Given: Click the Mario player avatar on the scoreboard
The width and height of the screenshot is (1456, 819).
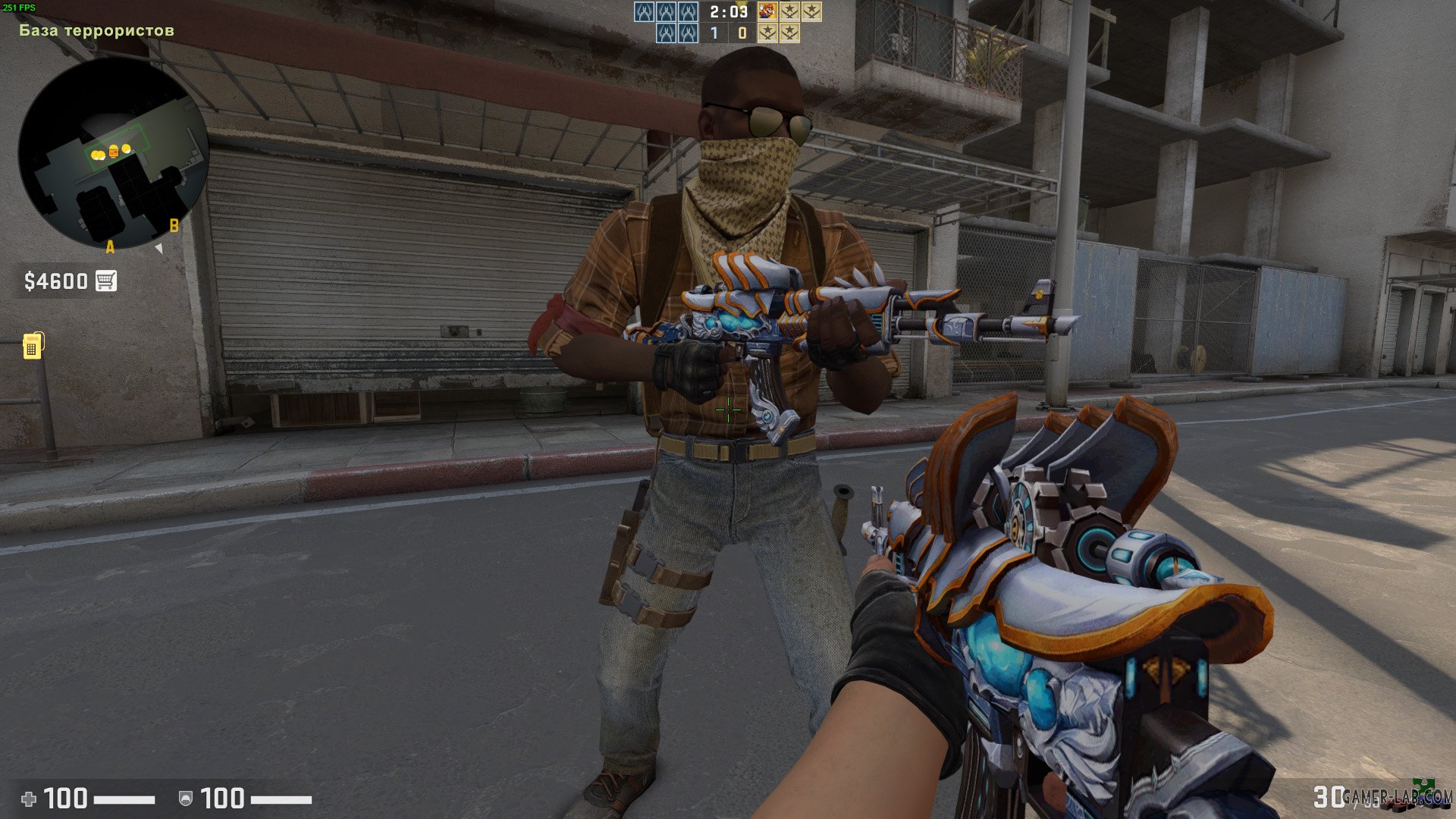Looking at the screenshot, I should (x=767, y=12).
